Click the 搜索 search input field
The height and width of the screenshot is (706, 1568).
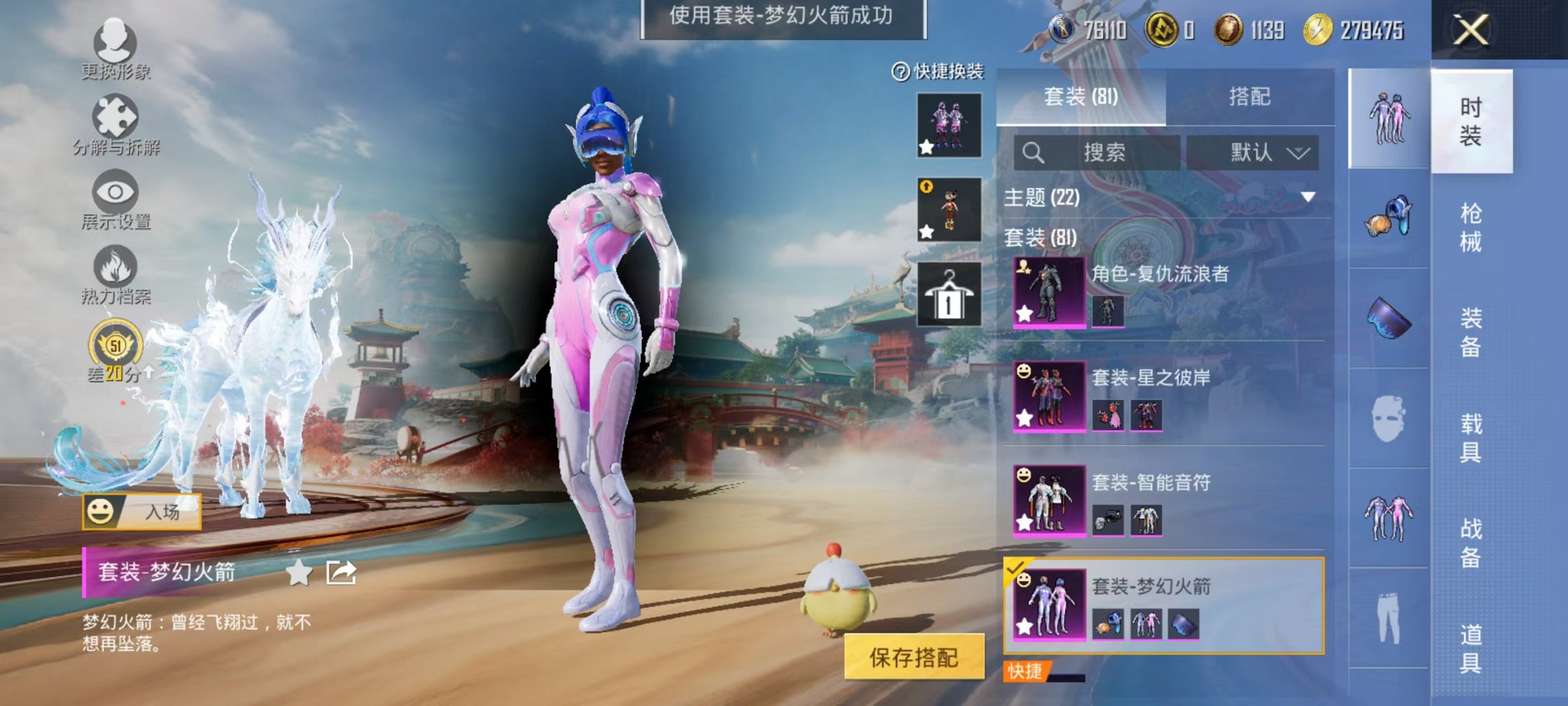(1096, 153)
